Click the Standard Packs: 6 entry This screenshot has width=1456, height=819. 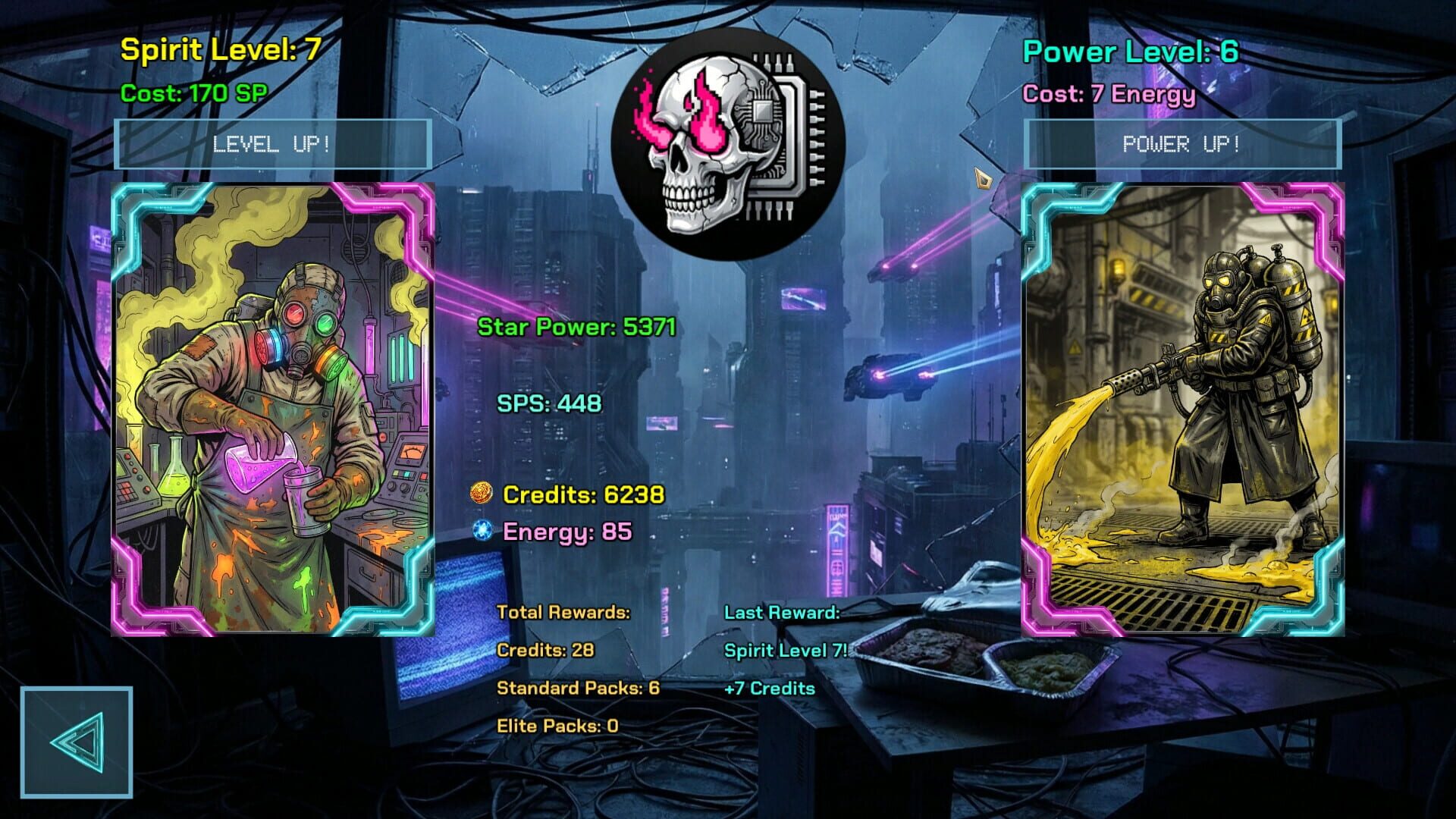(579, 689)
